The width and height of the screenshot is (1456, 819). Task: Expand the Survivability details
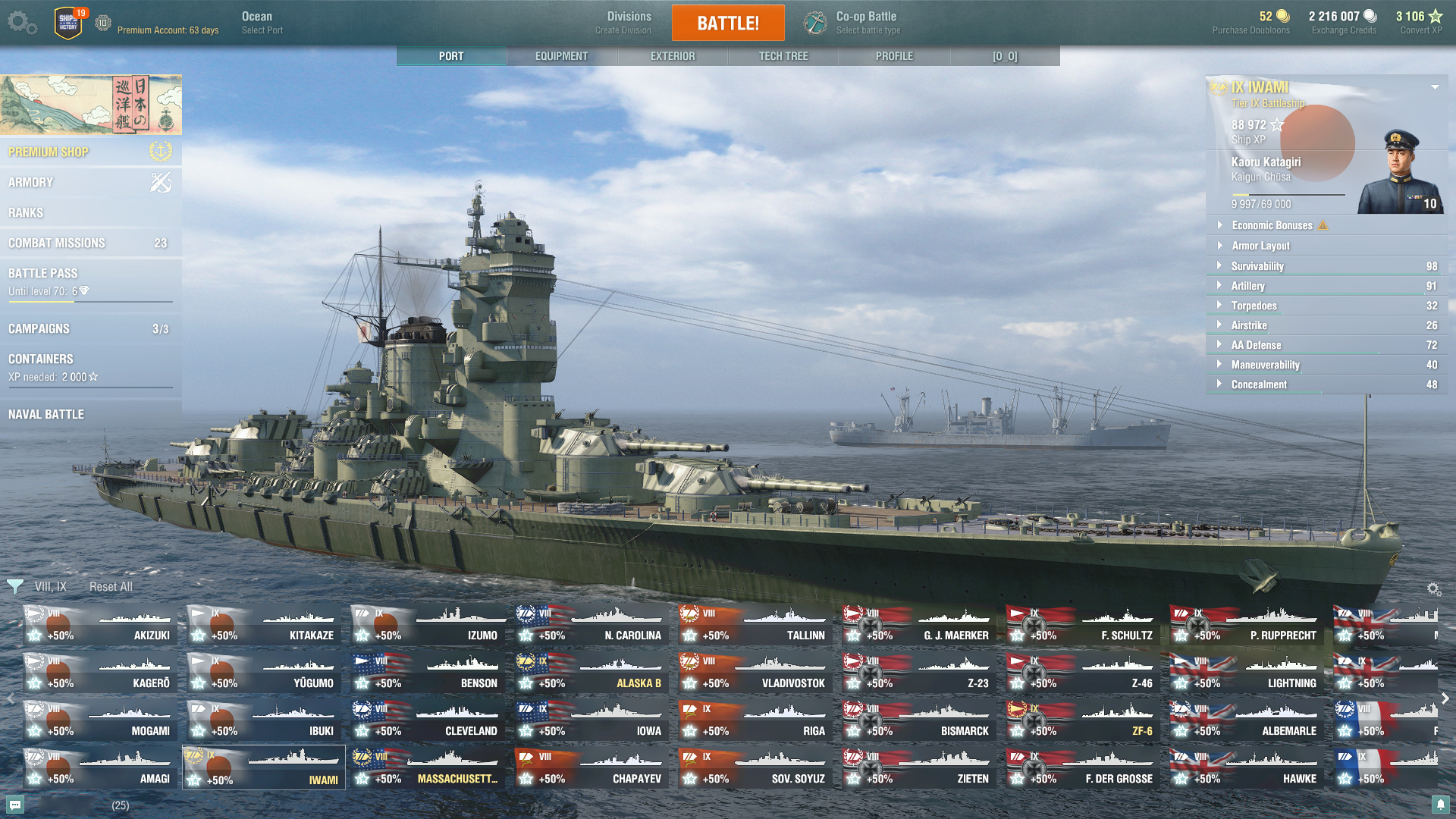pyautogui.click(x=1257, y=266)
